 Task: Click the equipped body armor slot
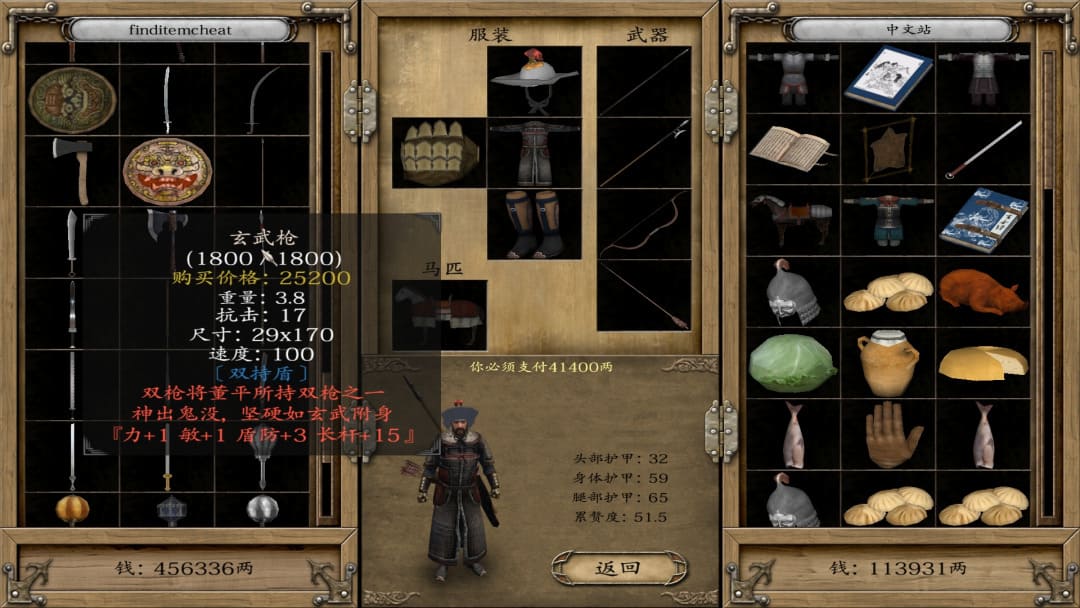tap(535, 153)
